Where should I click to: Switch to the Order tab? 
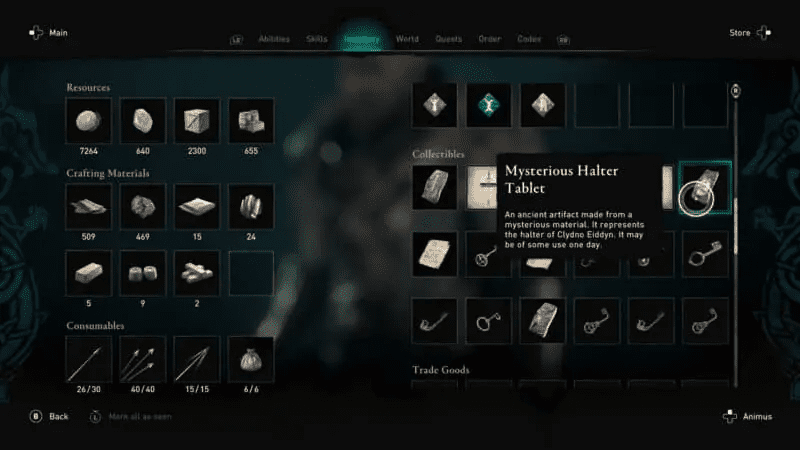pos(489,40)
